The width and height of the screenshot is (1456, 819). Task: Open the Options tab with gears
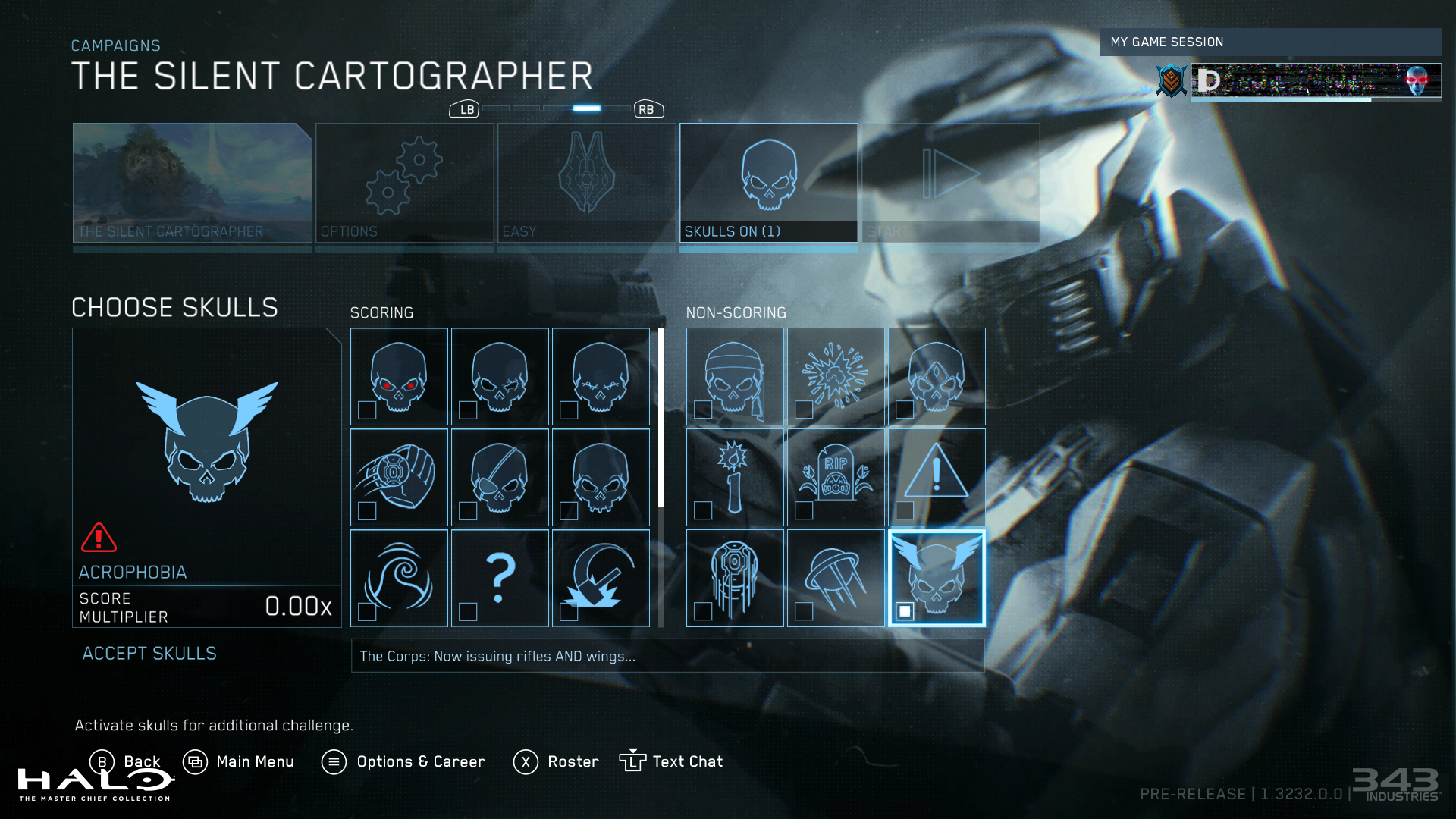pyautogui.click(x=404, y=183)
